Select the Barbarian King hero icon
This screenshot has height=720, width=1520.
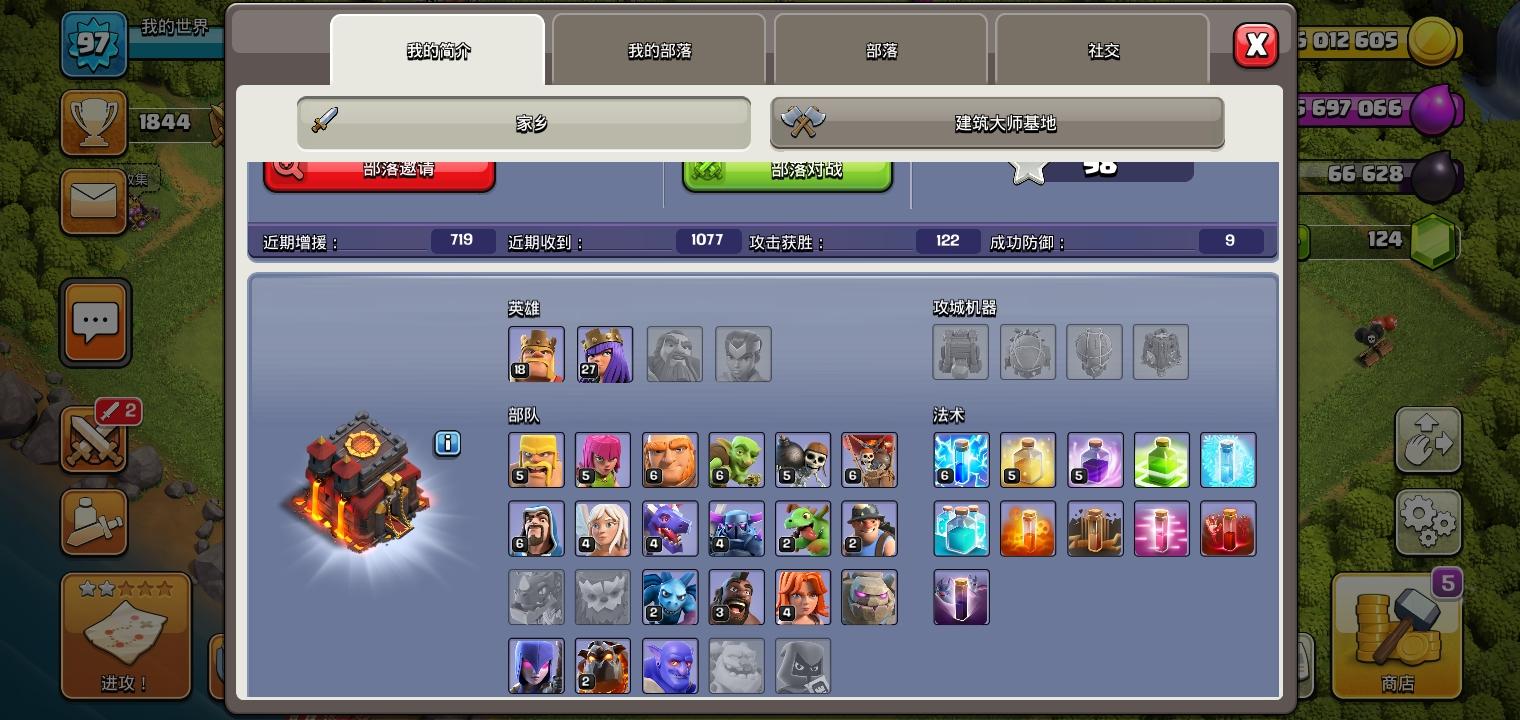point(536,353)
